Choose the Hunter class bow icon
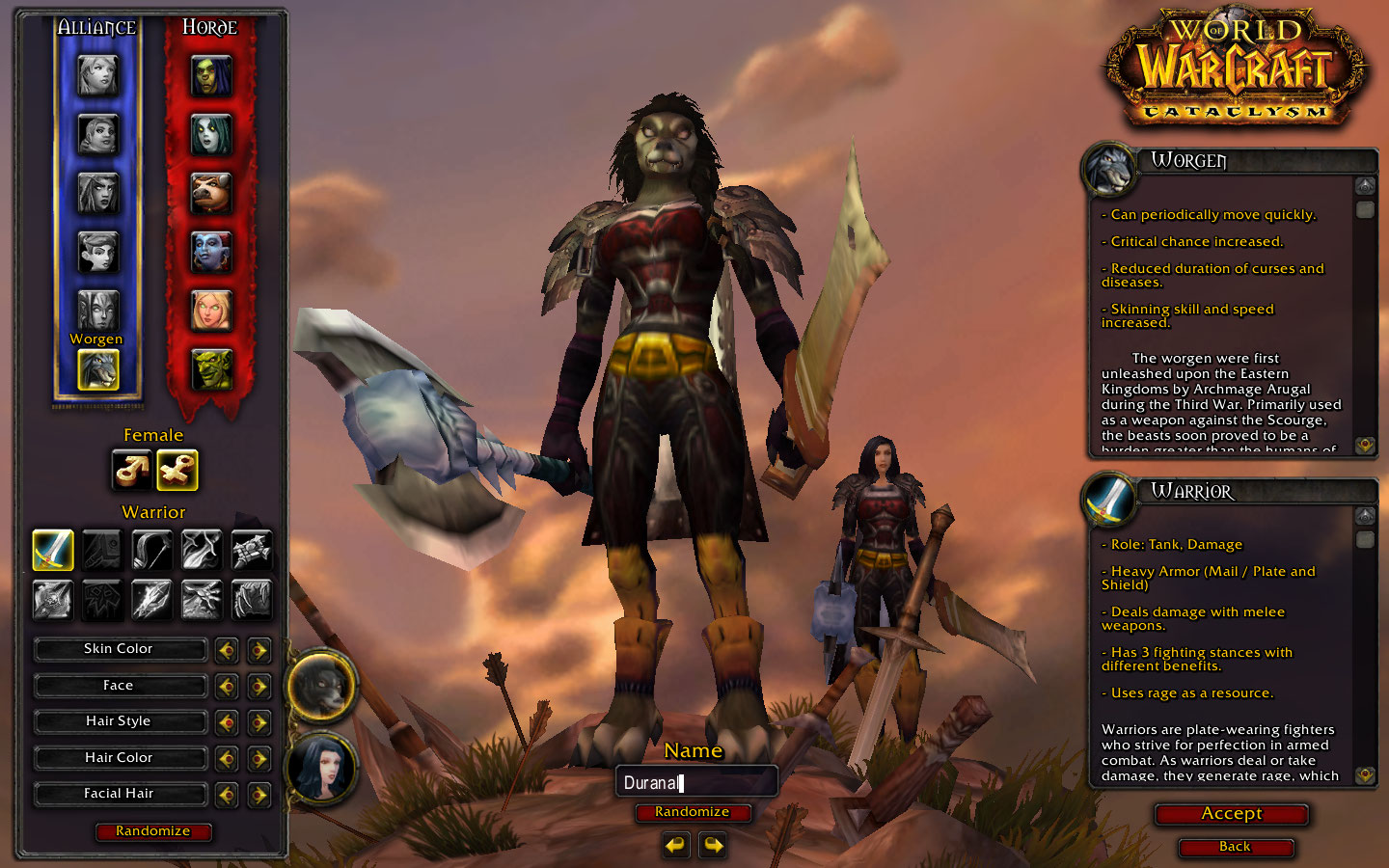Image resolution: width=1389 pixels, height=868 pixels. (x=151, y=550)
